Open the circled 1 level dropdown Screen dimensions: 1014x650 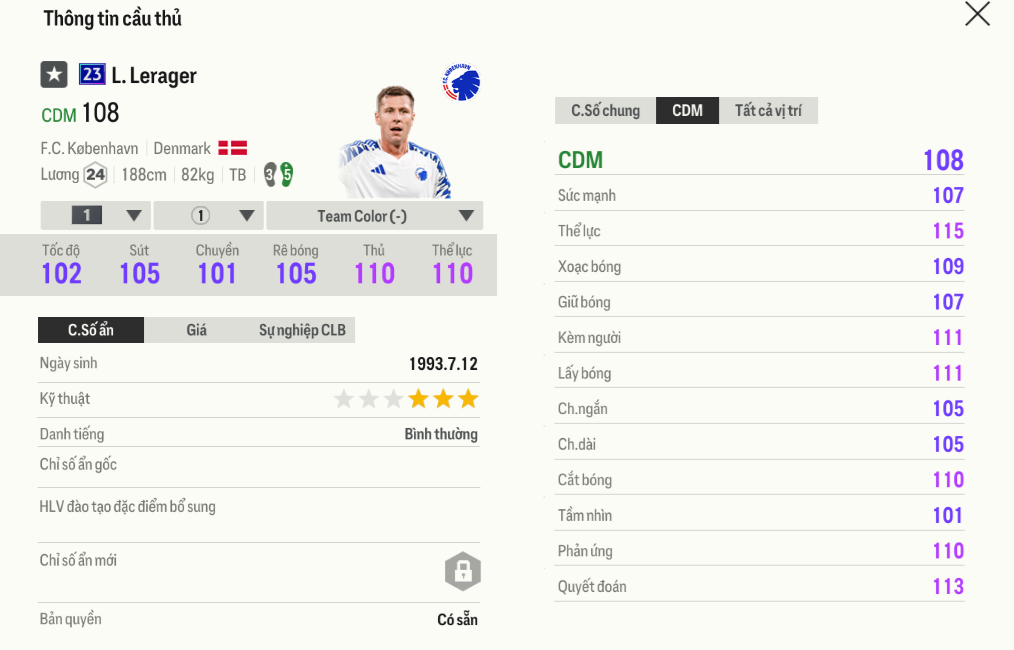click(x=210, y=216)
